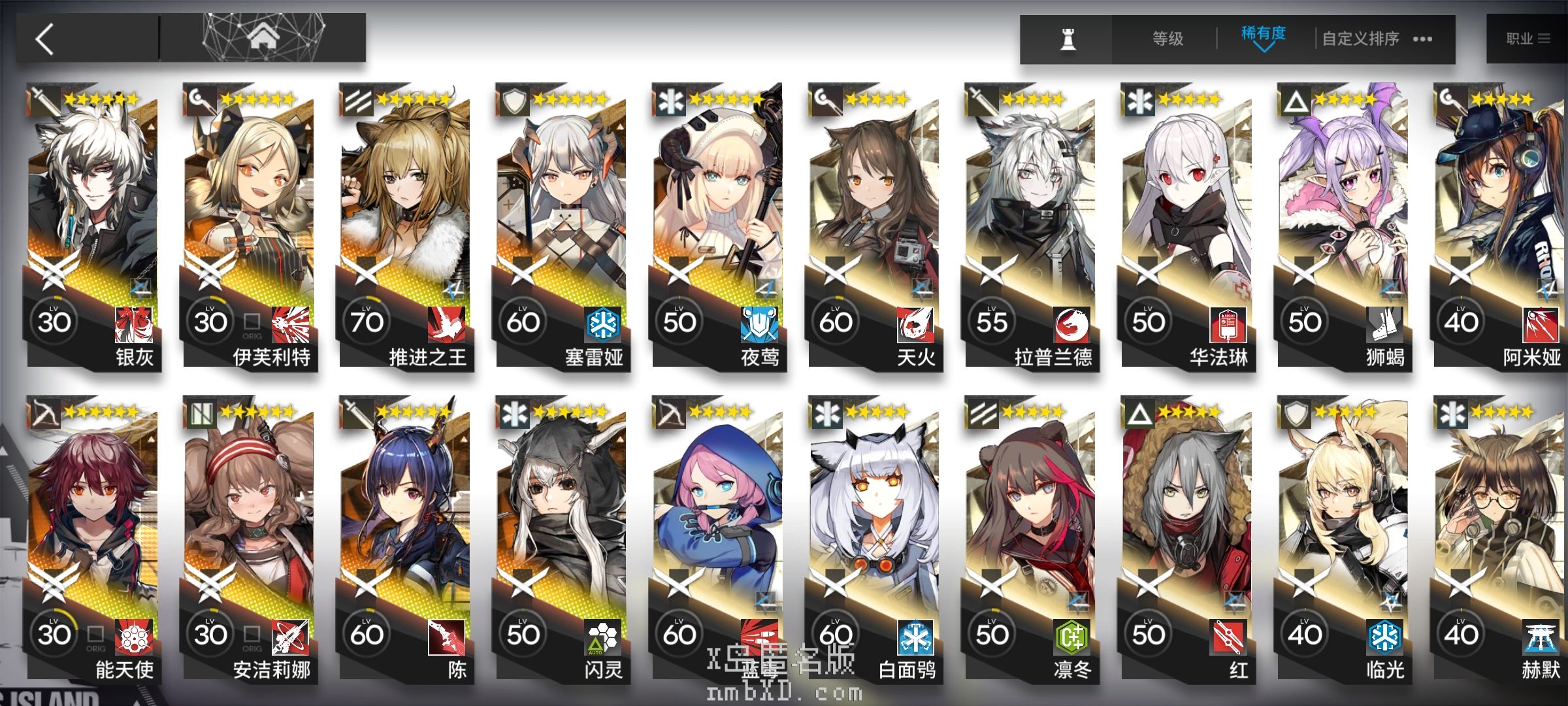1568x706 pixels.
Task: Sort operators by 稀有度 rarity
Action: point(1263,37)
